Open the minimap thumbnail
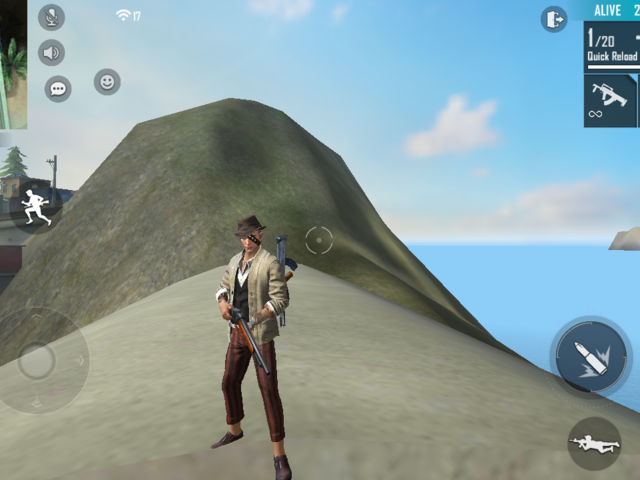The width and height of the screenshot is (640, 480). tap(13, 65)
